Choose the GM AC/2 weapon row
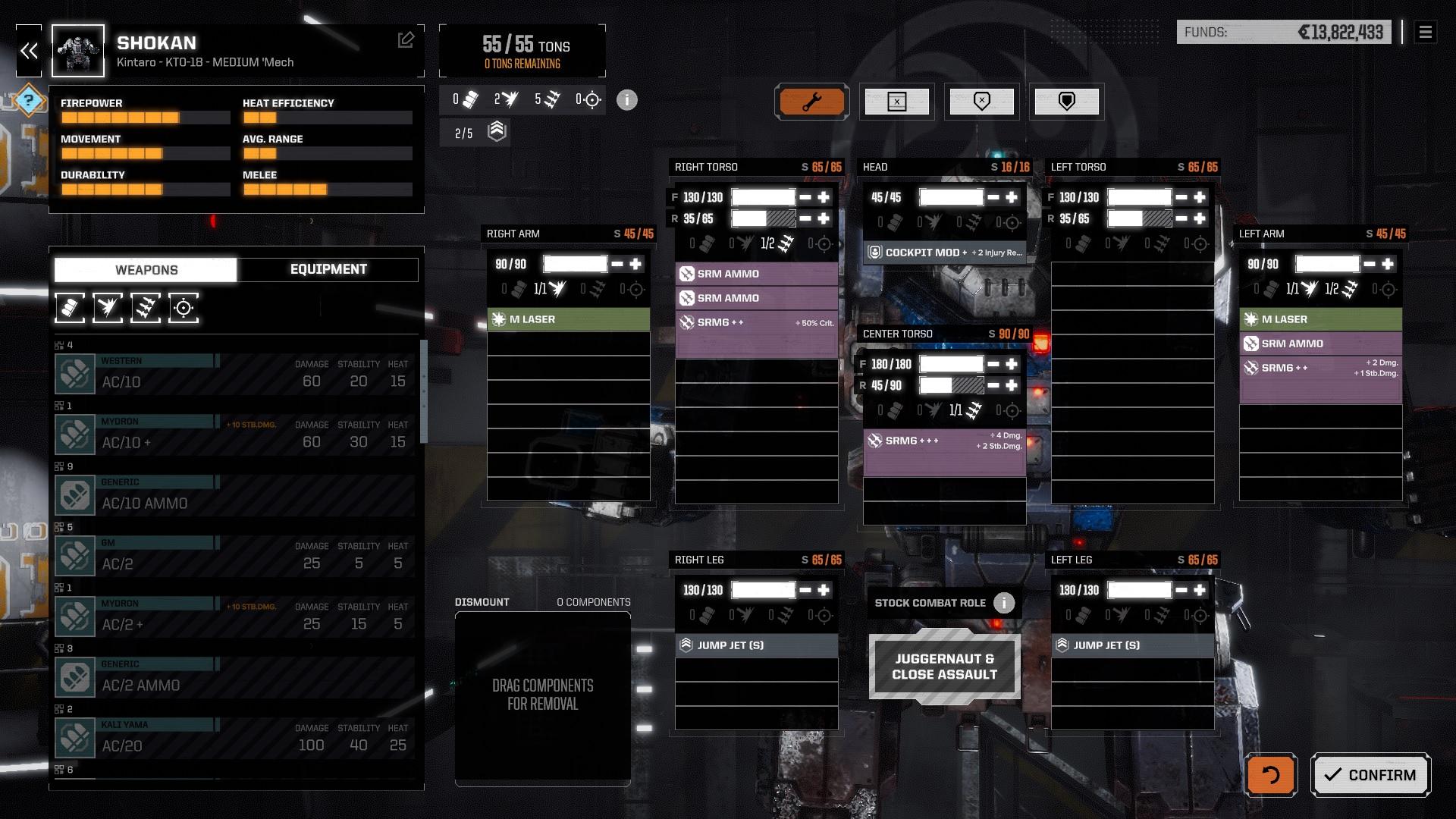The height and width of the screenshot is (819, 1456). [235, 556]
